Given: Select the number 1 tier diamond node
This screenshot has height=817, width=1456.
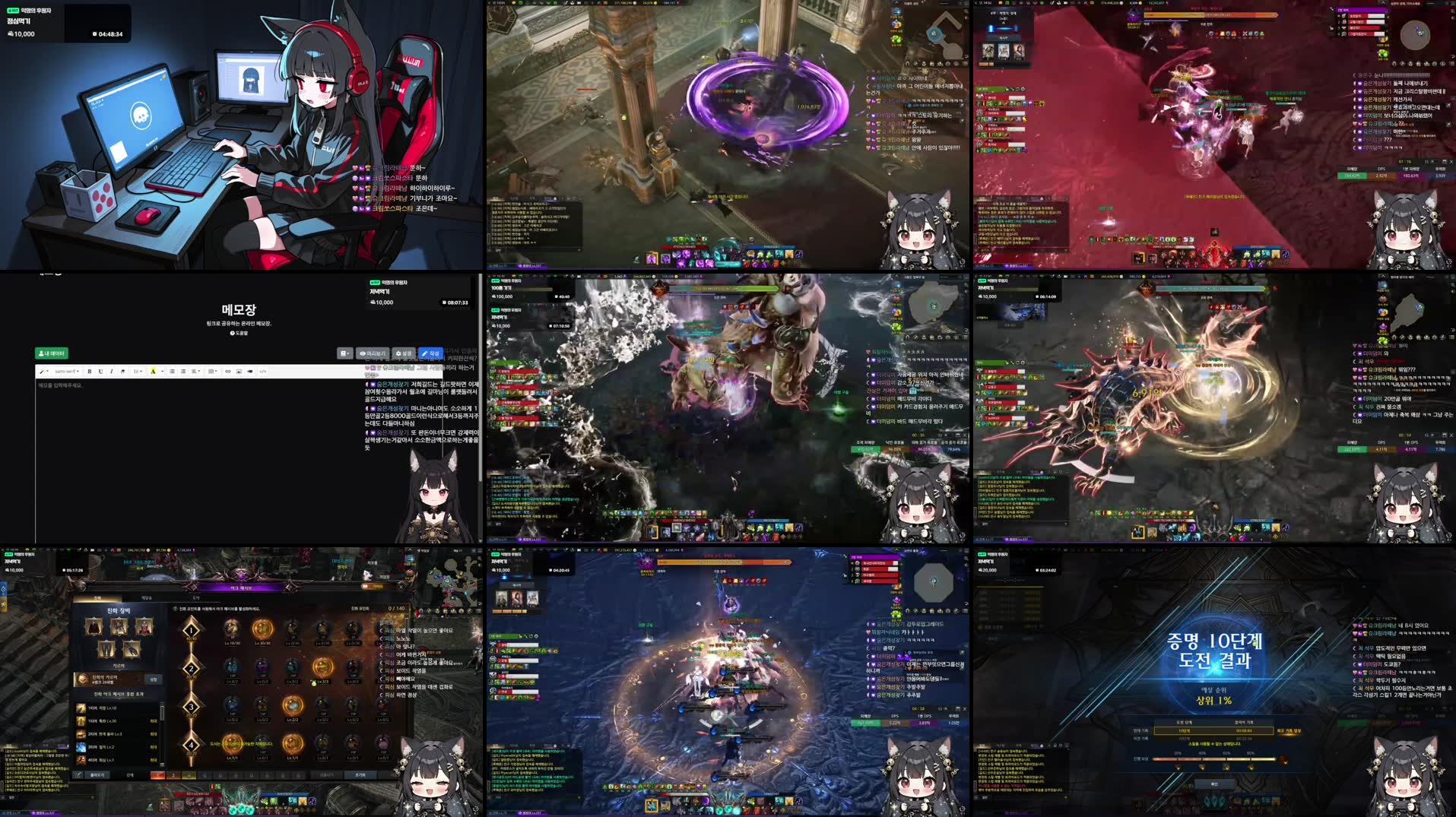Looking at the screenshot, I should (191, 629).
